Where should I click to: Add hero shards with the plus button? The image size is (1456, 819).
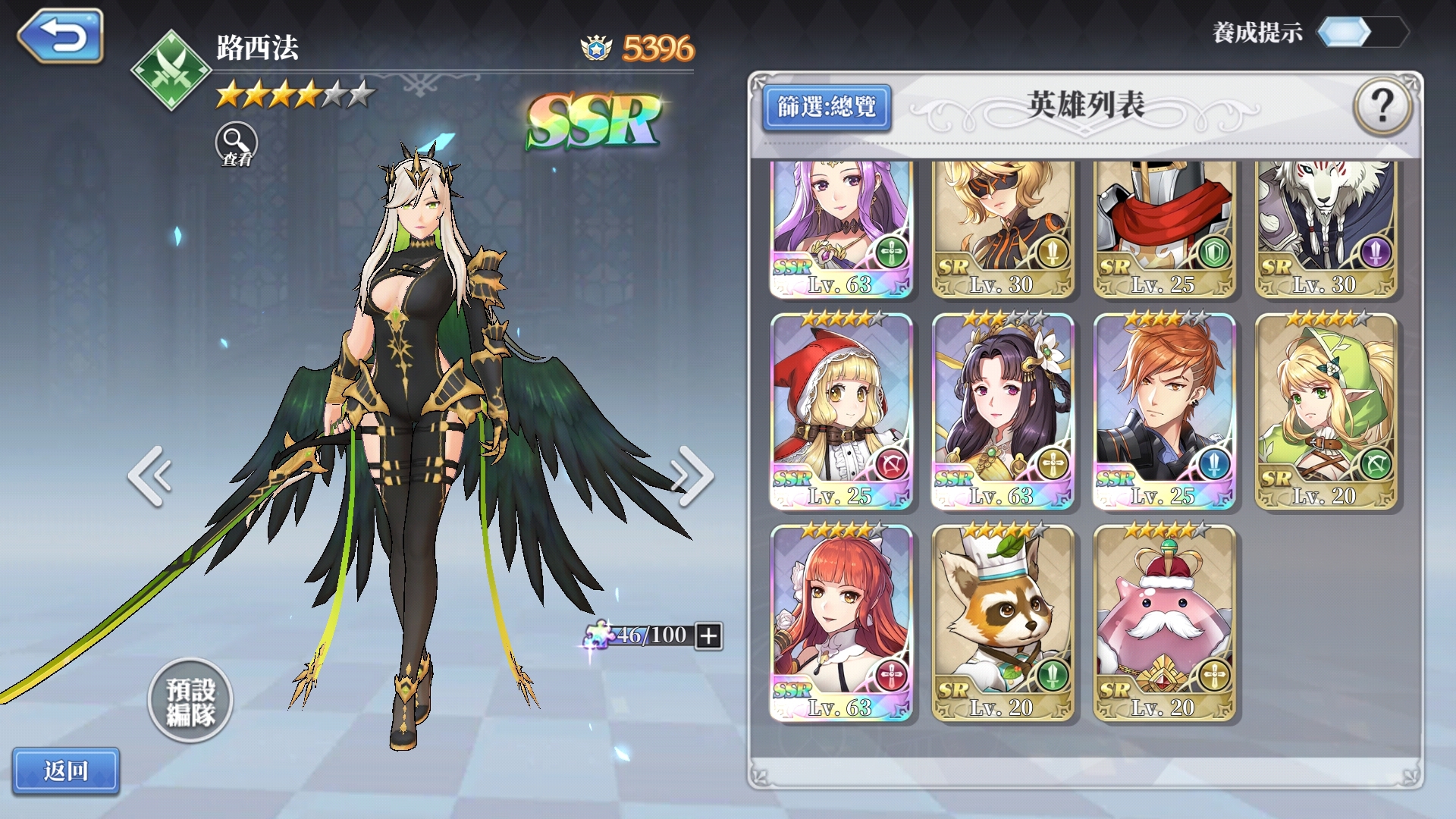tap(708, 635)
